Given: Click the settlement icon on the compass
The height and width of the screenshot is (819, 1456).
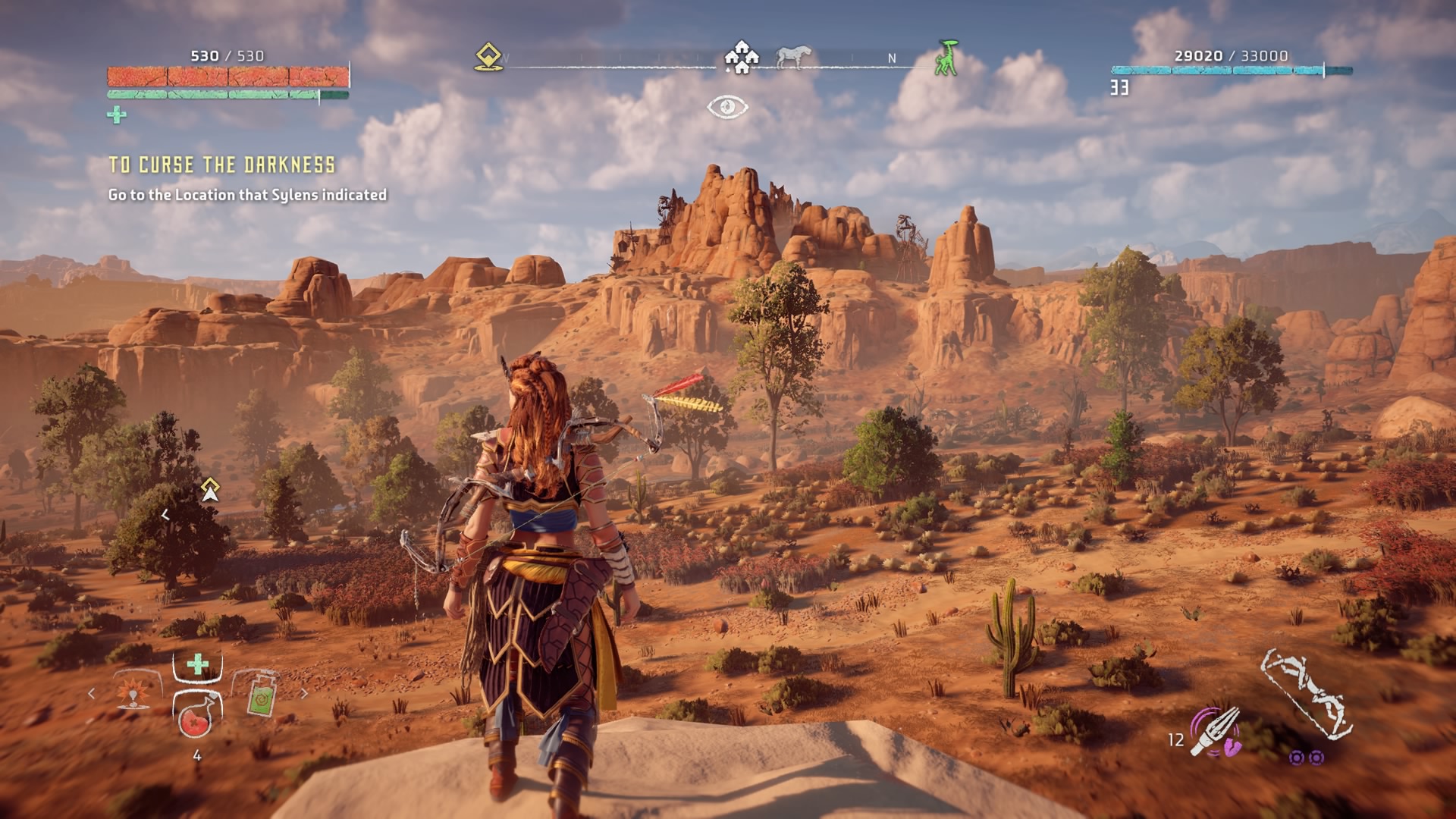Looking at the screenshot, I should (741, 58).
